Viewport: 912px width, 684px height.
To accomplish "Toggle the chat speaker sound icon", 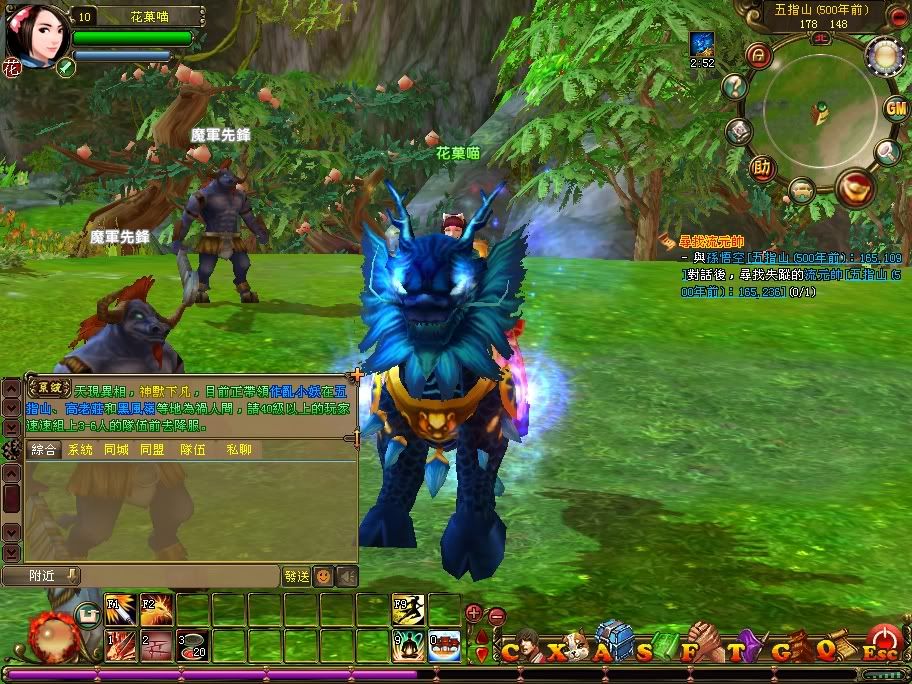I will tap(346, 577).
